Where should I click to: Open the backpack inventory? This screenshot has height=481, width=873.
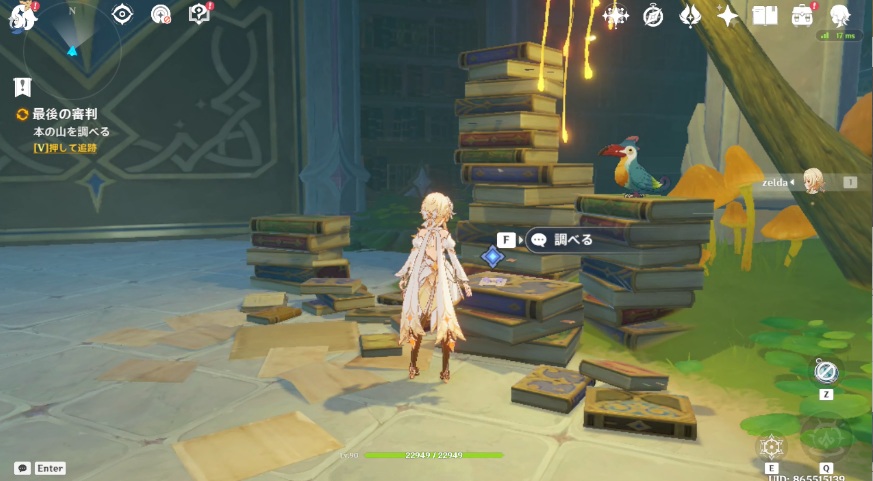click(x=802, y=15)
